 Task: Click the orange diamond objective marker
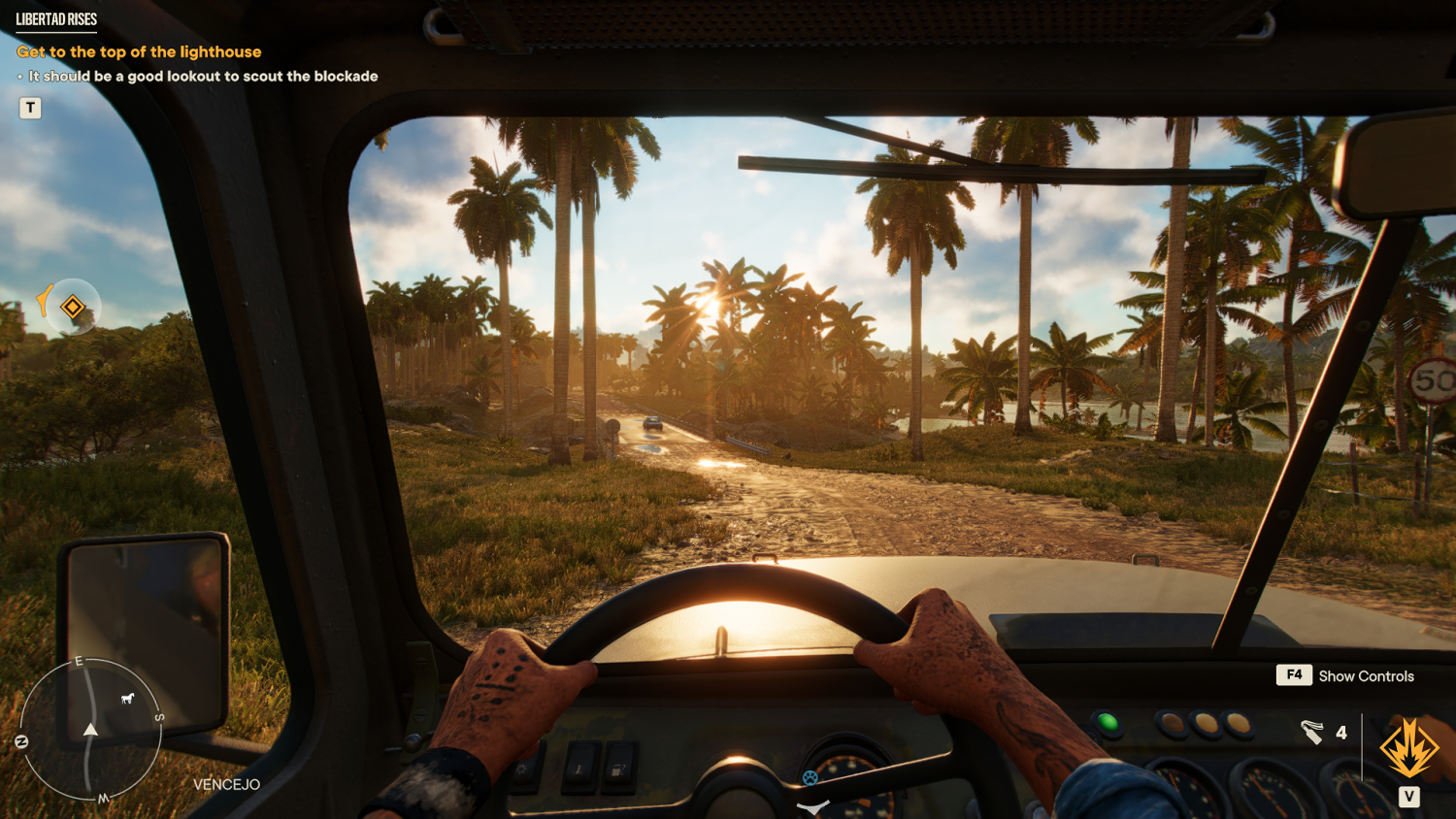(73, 308)
